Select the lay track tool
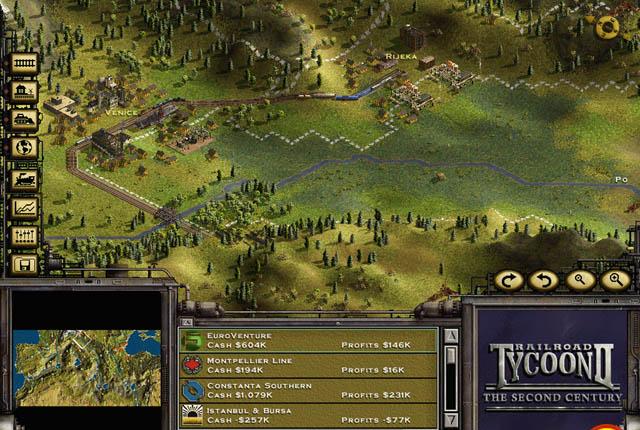 pyautogui.click(x=24, y=63)
